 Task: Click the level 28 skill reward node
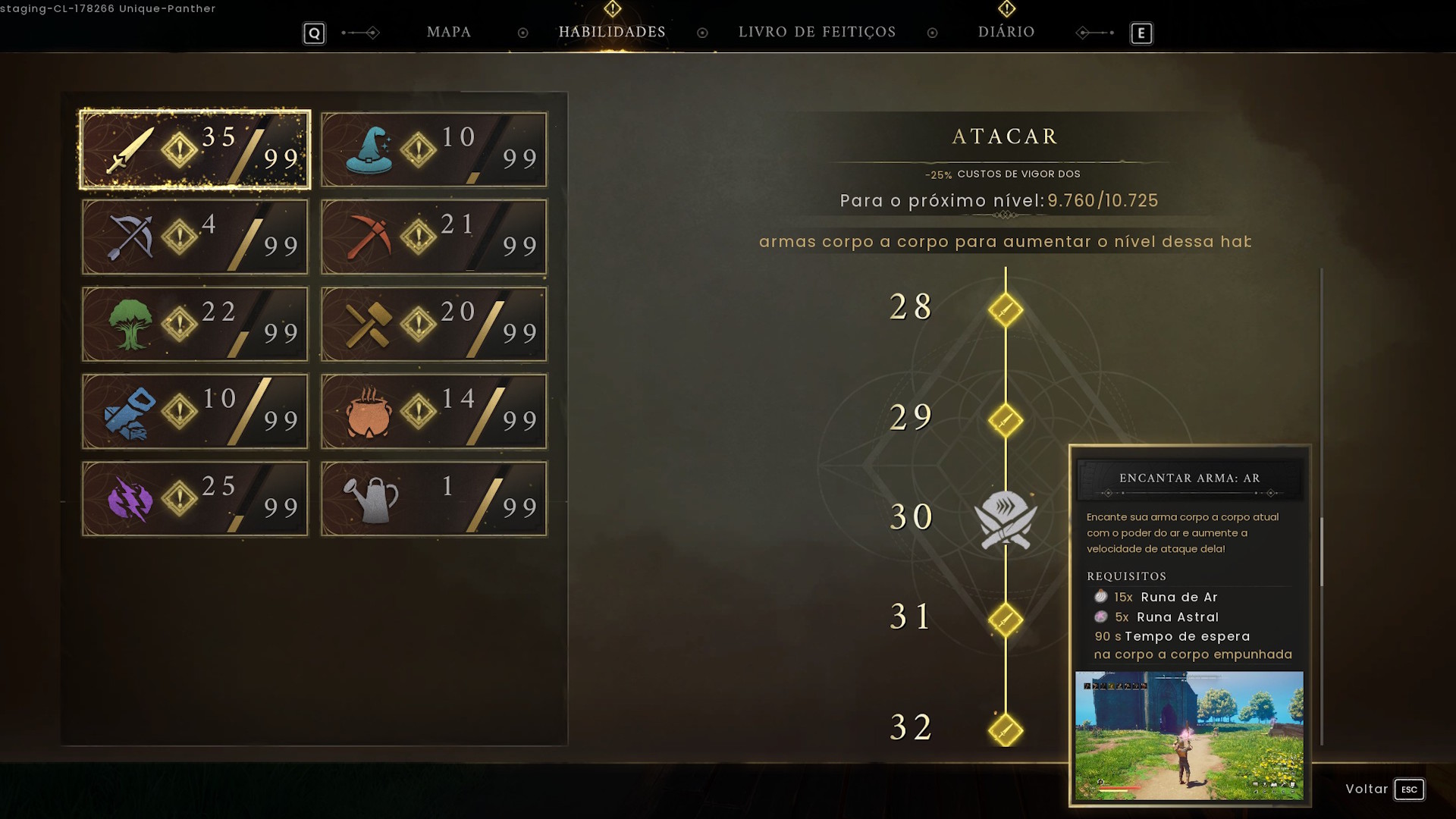click(1006, 309)
